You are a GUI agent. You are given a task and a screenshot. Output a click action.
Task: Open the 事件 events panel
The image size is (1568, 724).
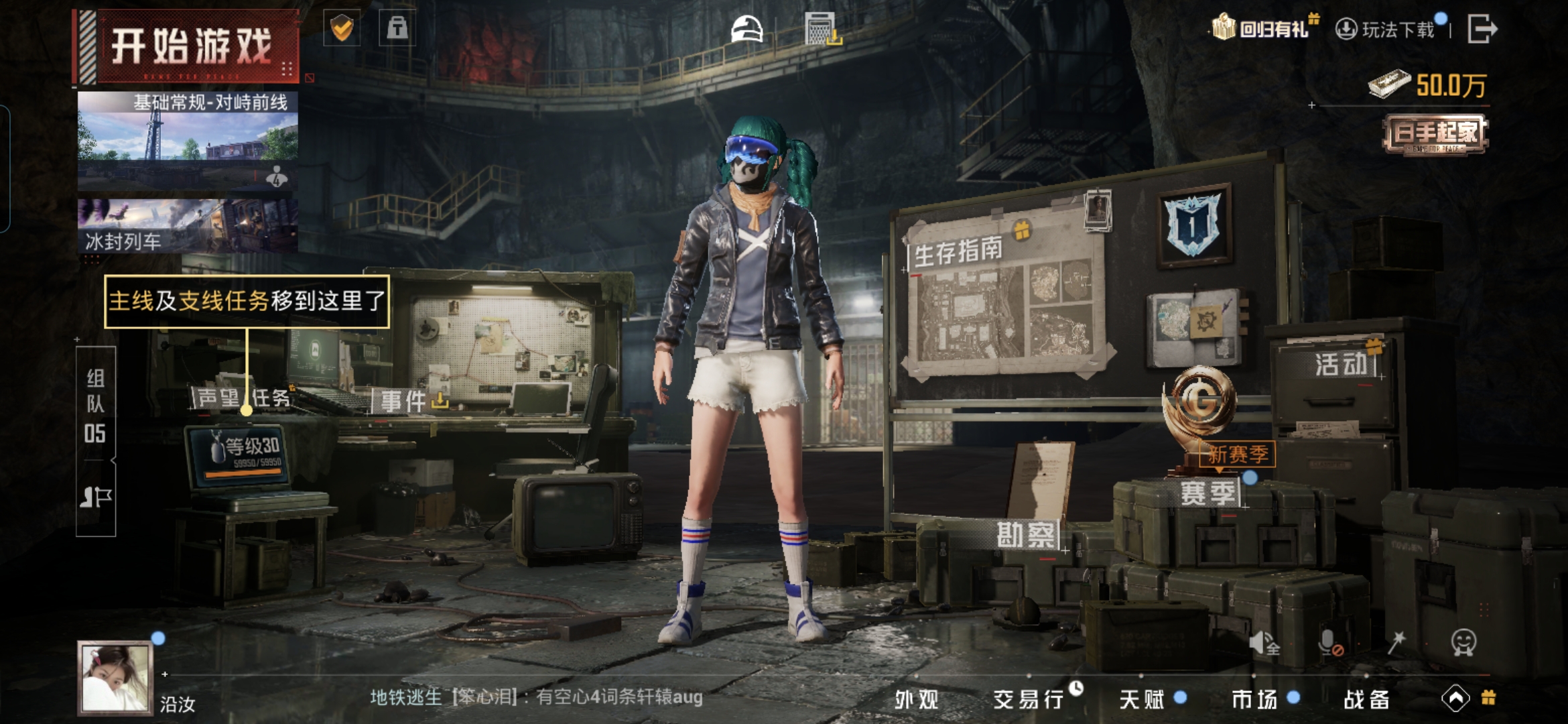(403, 402)
